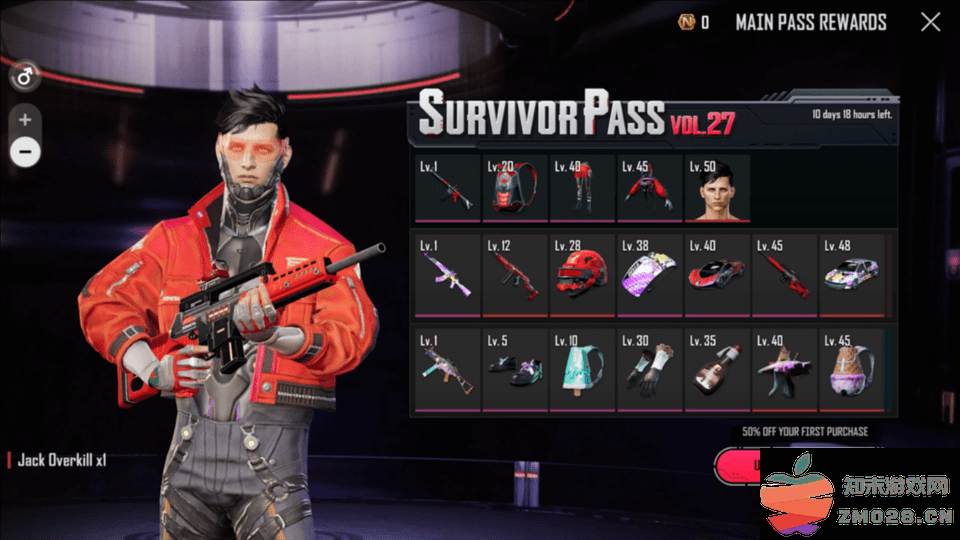This screenshot has height=540, width=960.
Task: Select the Lv.20 red backpack reward
Action: (514, 189)
